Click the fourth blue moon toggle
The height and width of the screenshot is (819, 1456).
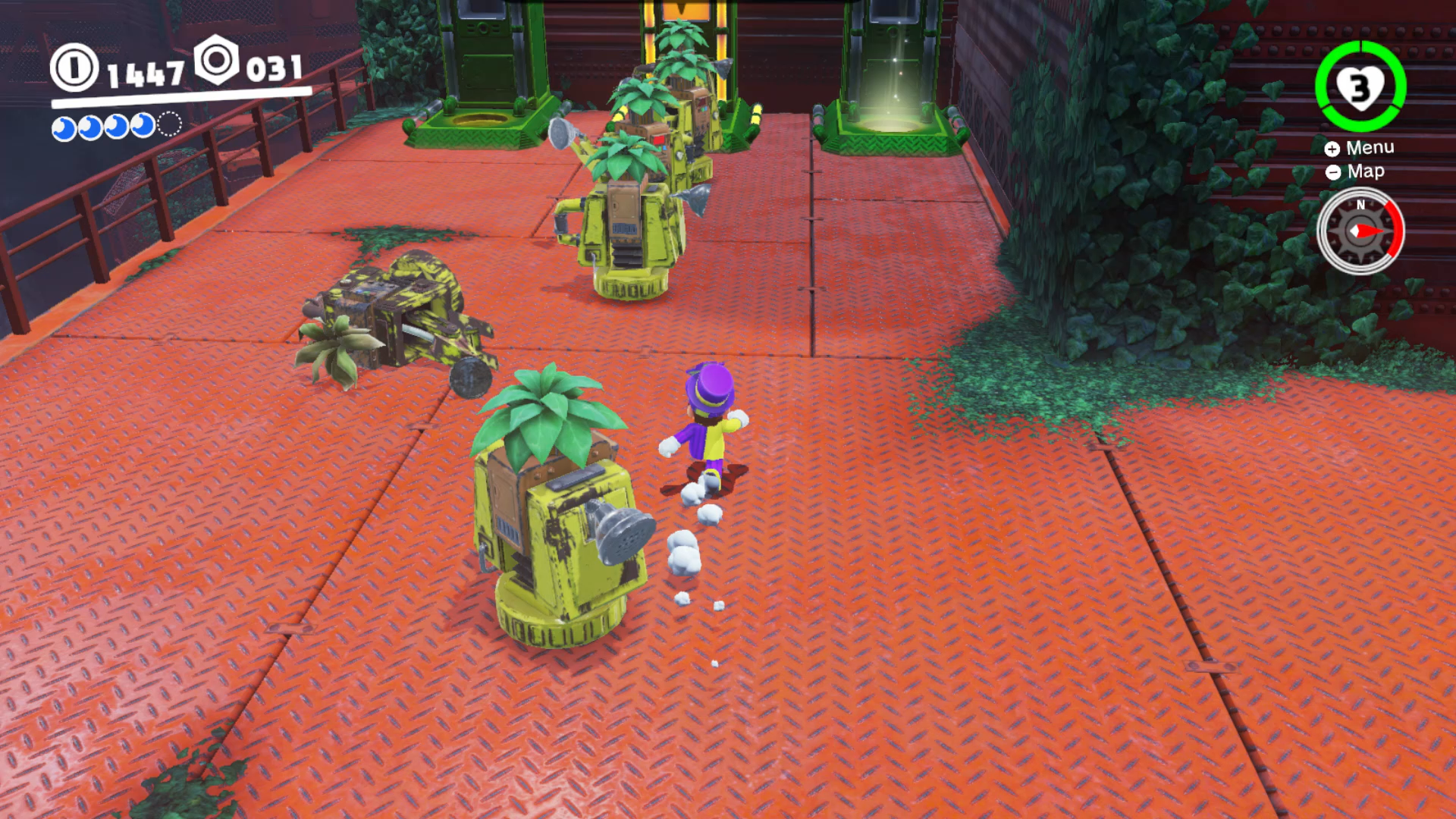143,125
